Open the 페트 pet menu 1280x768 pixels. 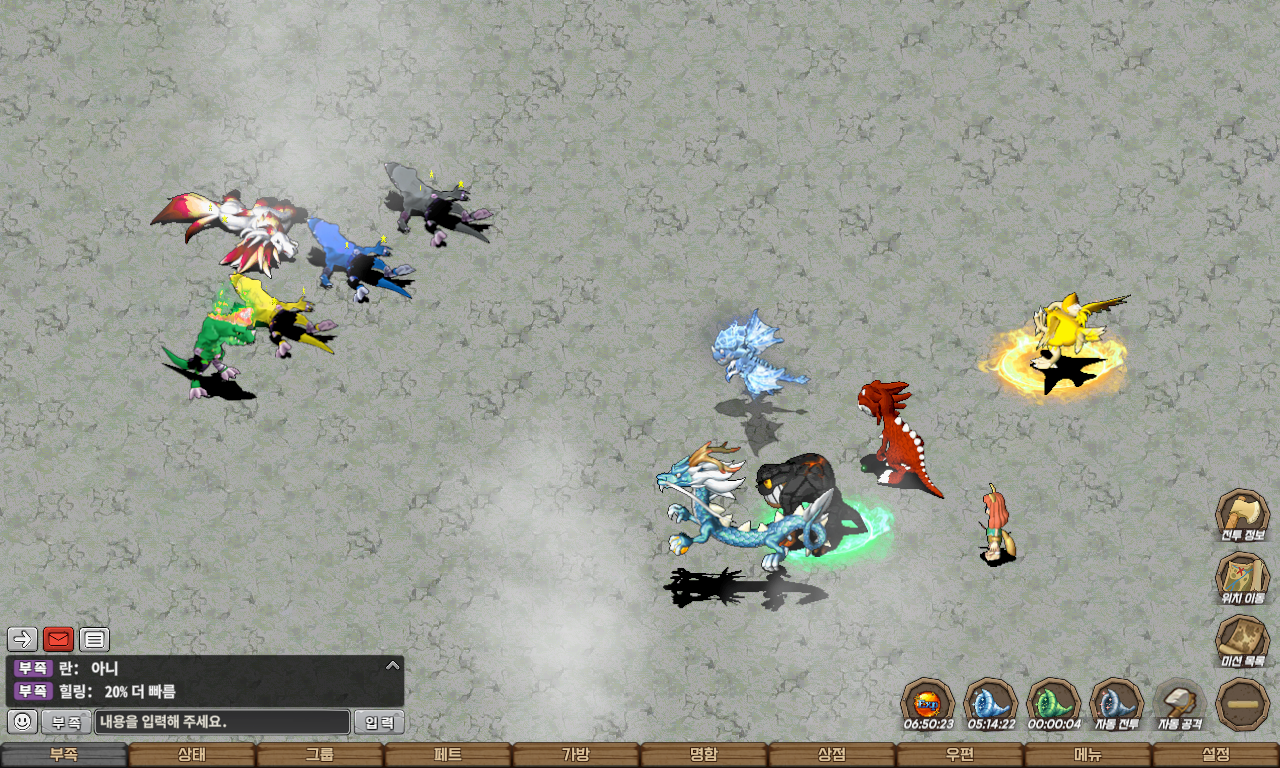(448, 755)
